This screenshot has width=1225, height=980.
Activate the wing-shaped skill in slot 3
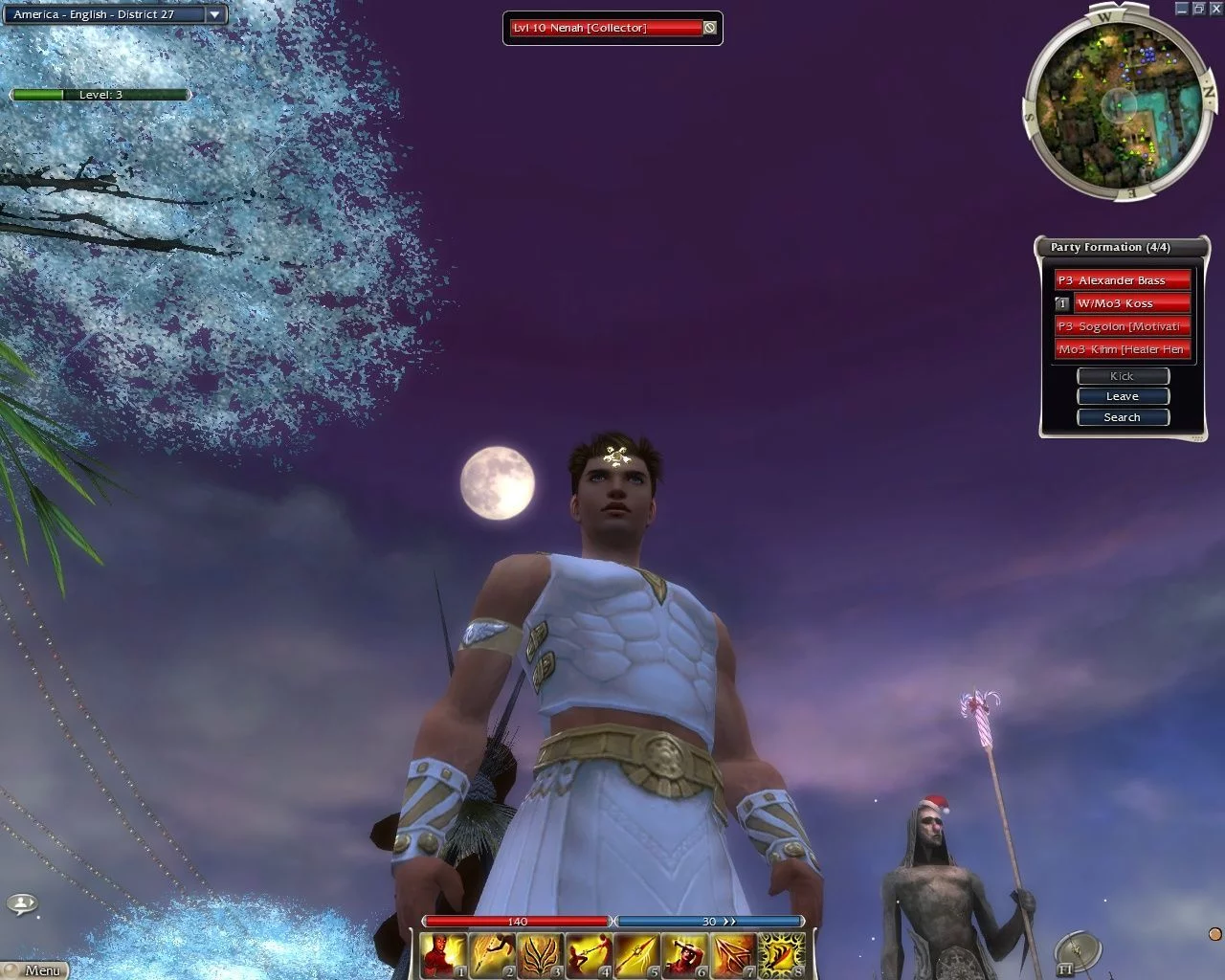click(x=541, y=955)
